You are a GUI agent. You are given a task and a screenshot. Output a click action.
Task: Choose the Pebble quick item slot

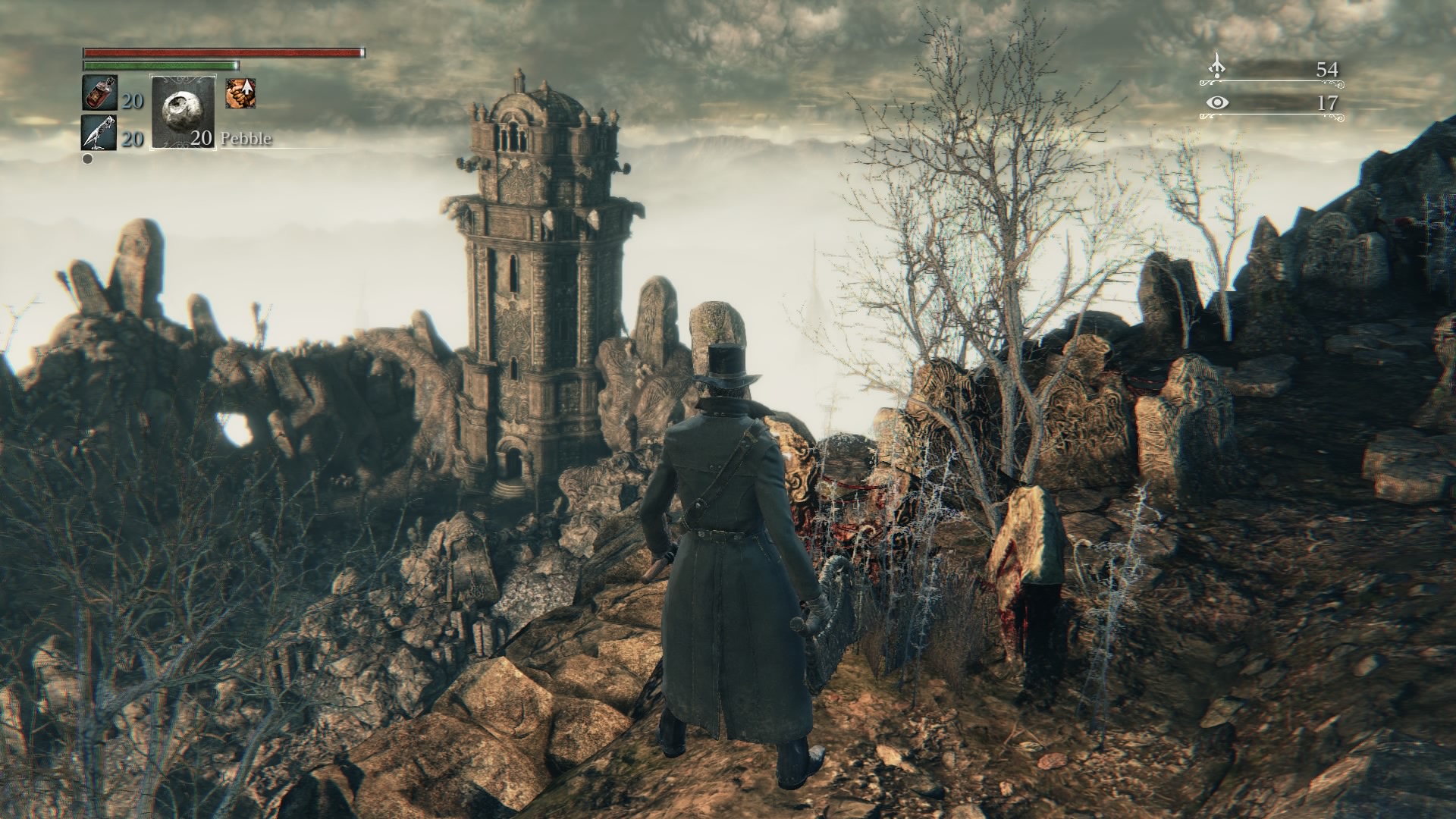(184, 112)
